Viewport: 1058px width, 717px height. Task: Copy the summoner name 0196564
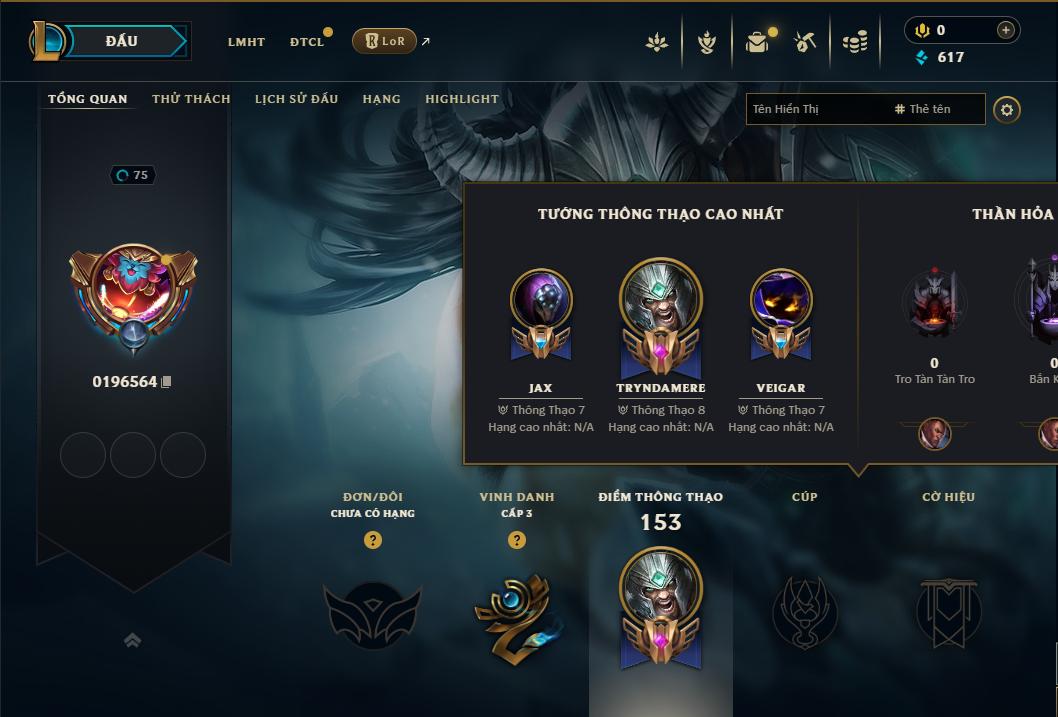[166, 382]
